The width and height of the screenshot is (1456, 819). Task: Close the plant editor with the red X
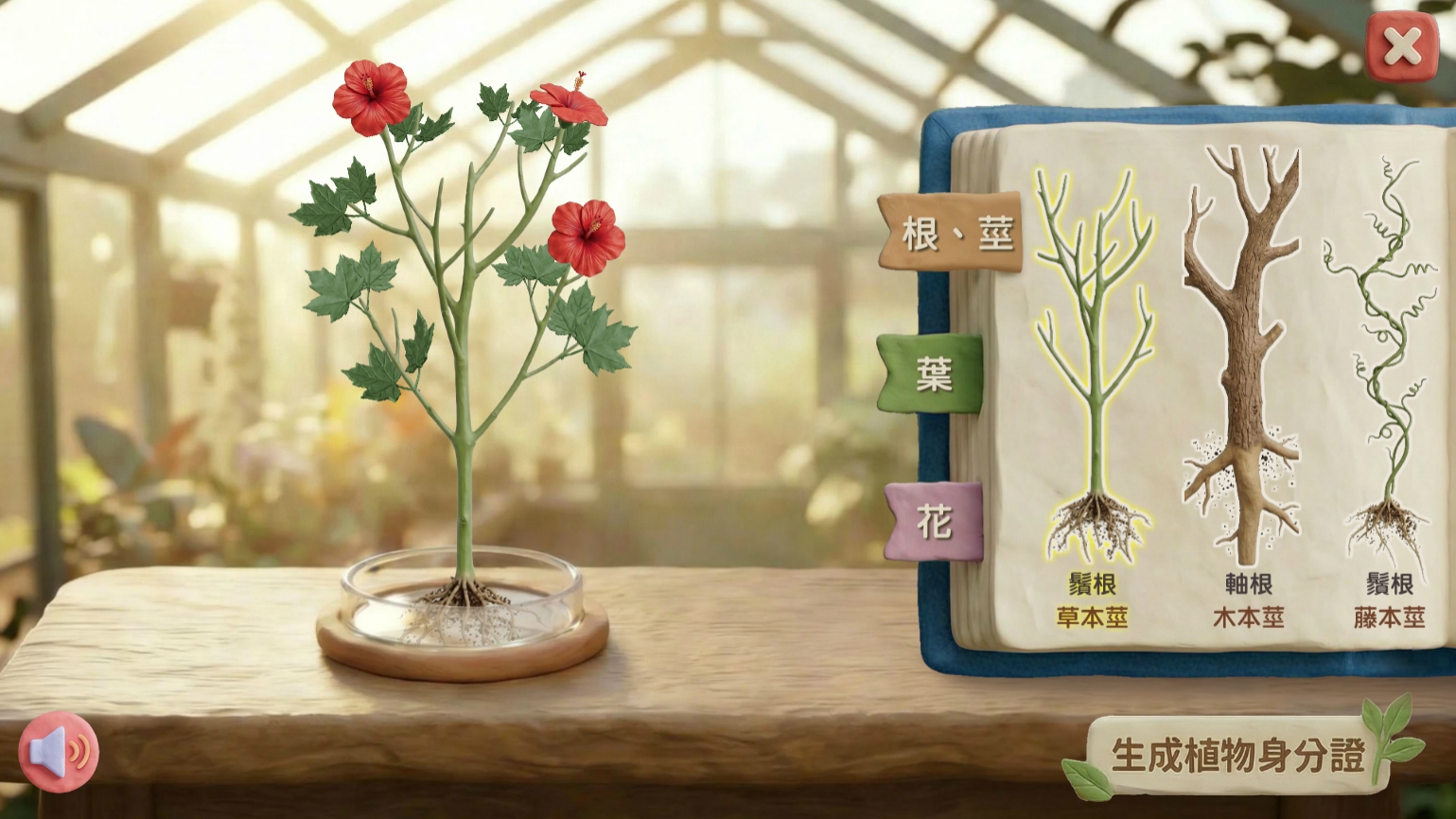click(x=1401, y=46)
